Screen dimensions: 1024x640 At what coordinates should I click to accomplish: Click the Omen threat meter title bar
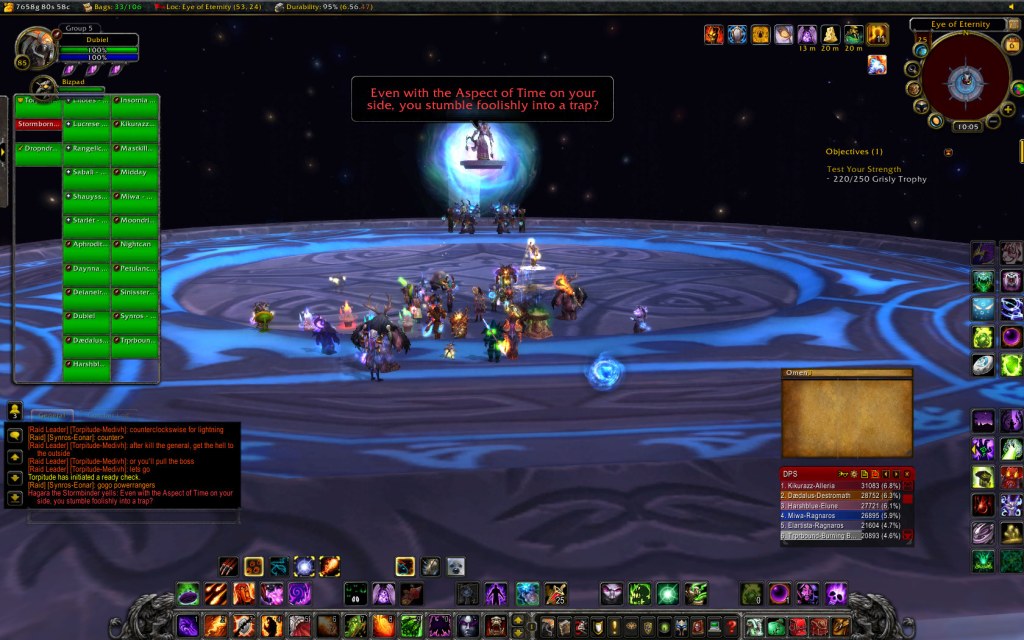(846, 373)
